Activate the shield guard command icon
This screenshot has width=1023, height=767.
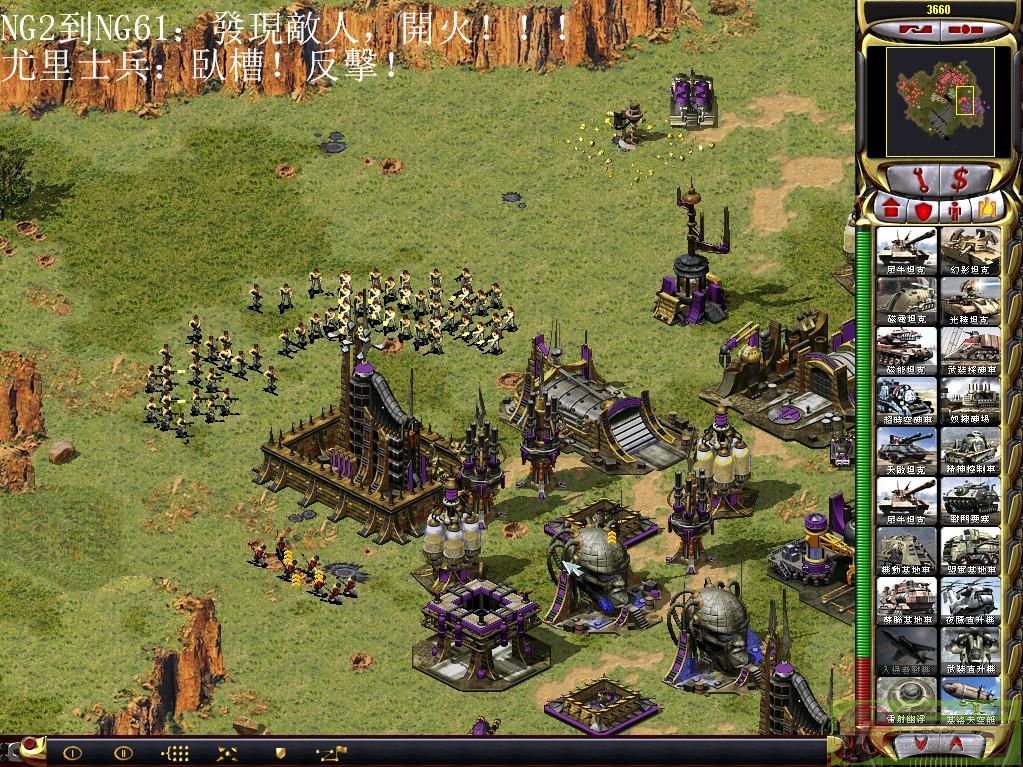(x=281, y=752)
